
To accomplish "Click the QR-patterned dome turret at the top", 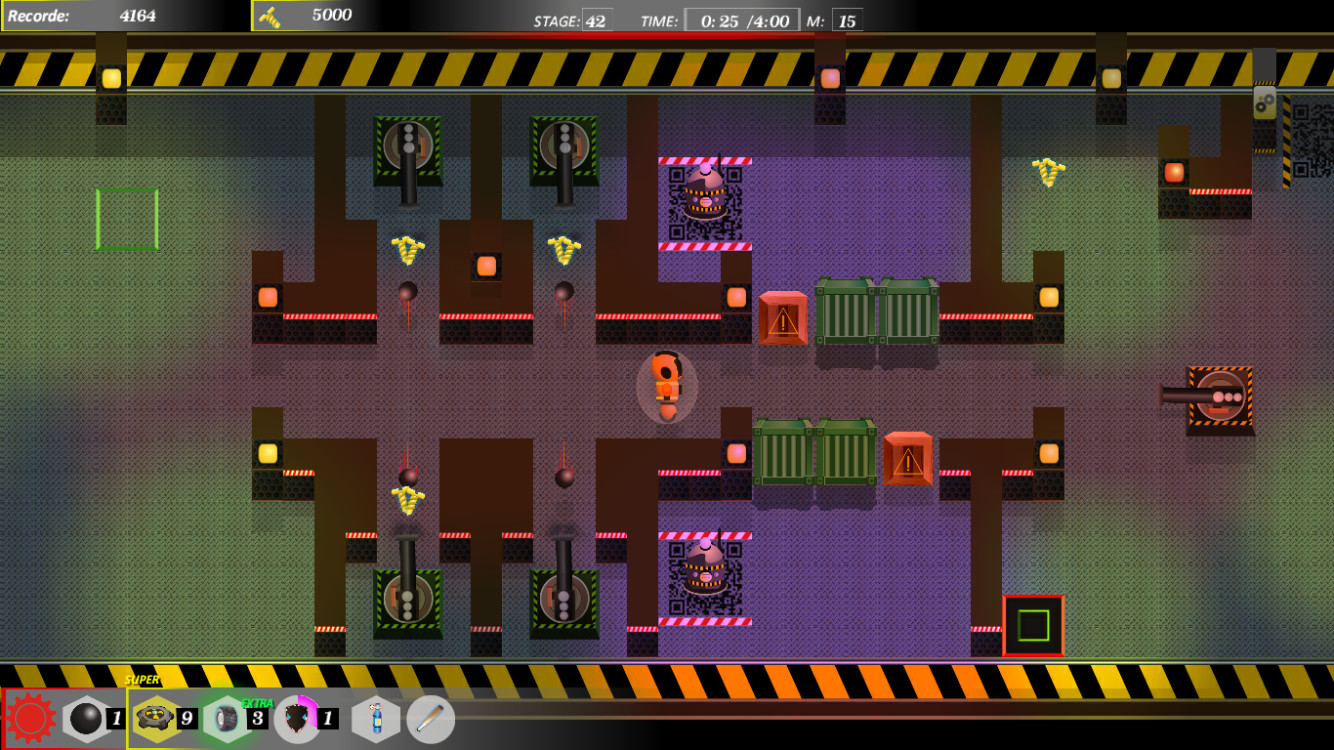I will (x=706, y=192).
